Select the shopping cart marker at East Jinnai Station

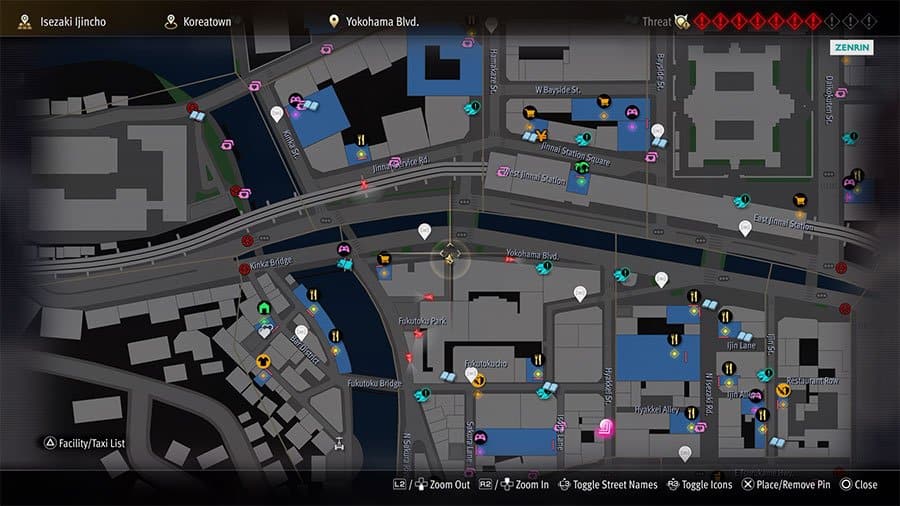coord(799,200)
